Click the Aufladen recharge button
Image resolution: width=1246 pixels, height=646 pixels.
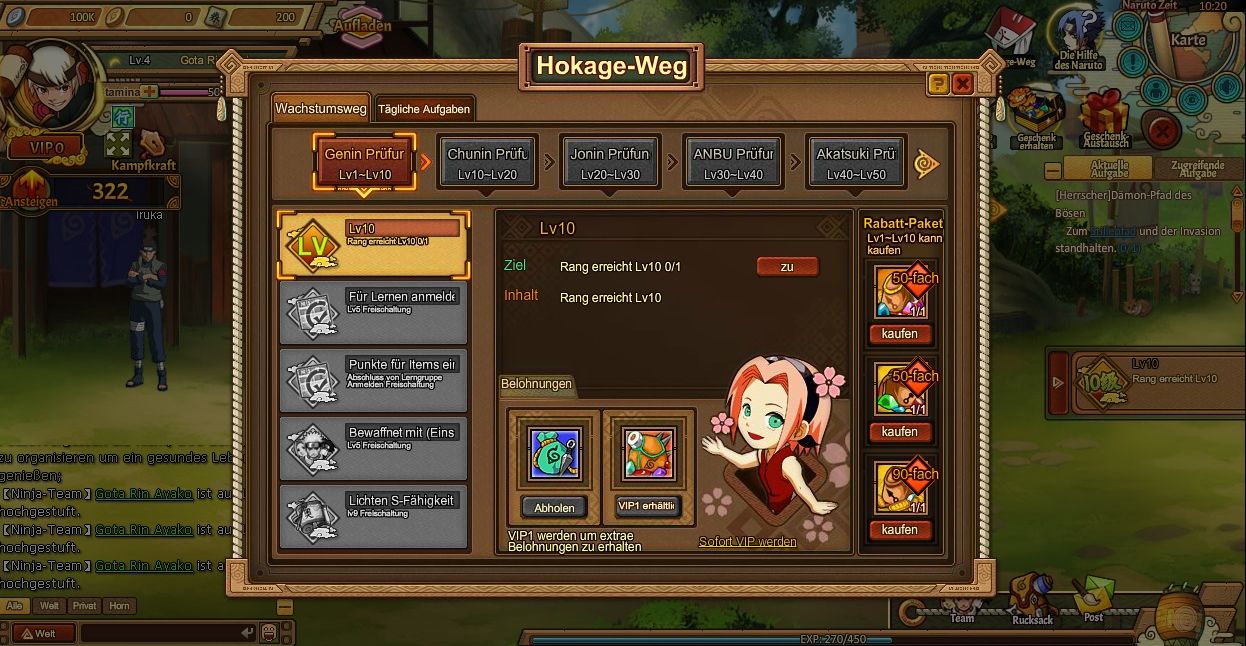pos(361,26)
